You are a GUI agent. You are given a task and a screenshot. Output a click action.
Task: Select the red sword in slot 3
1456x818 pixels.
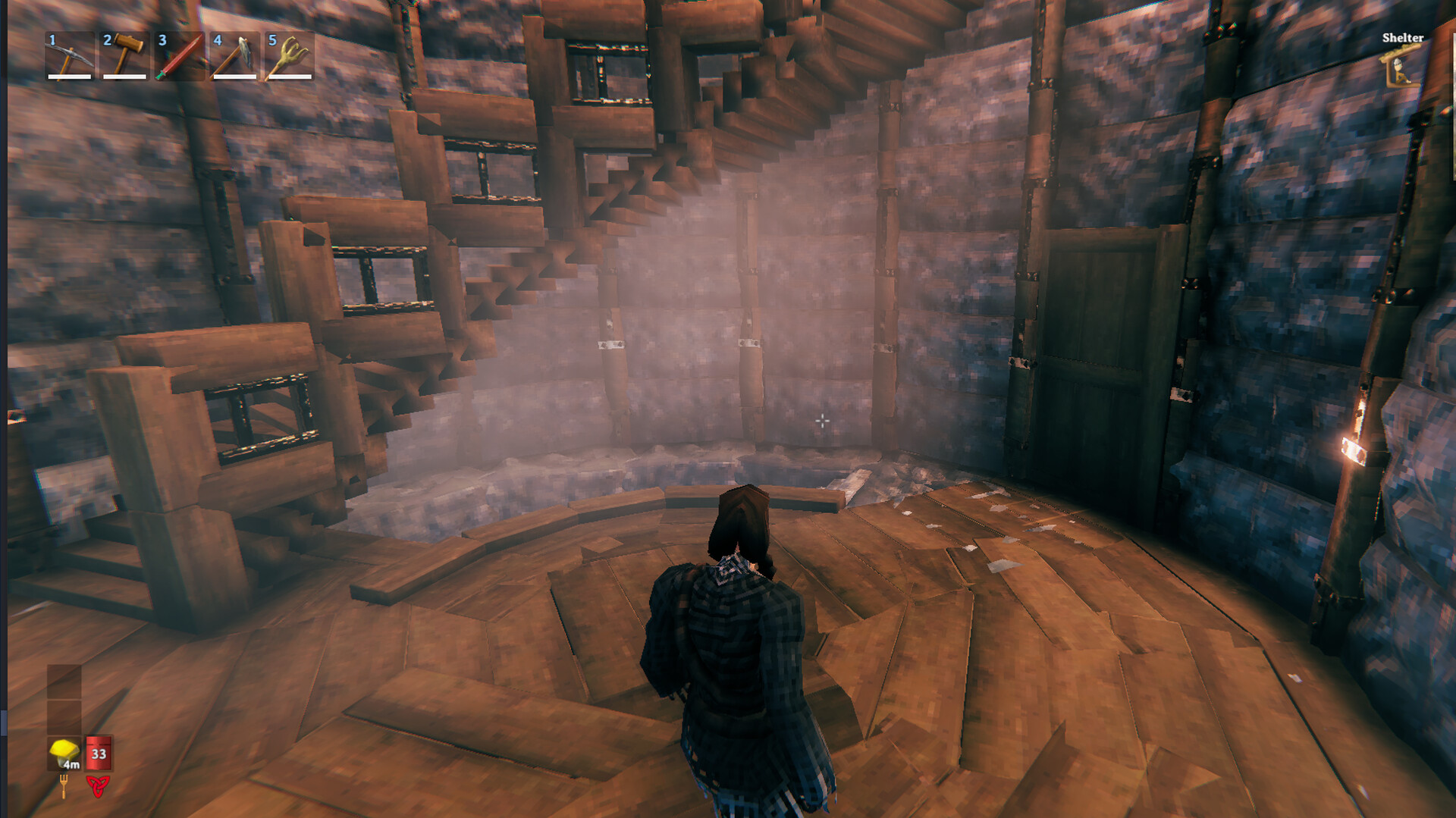coord(178,57)
